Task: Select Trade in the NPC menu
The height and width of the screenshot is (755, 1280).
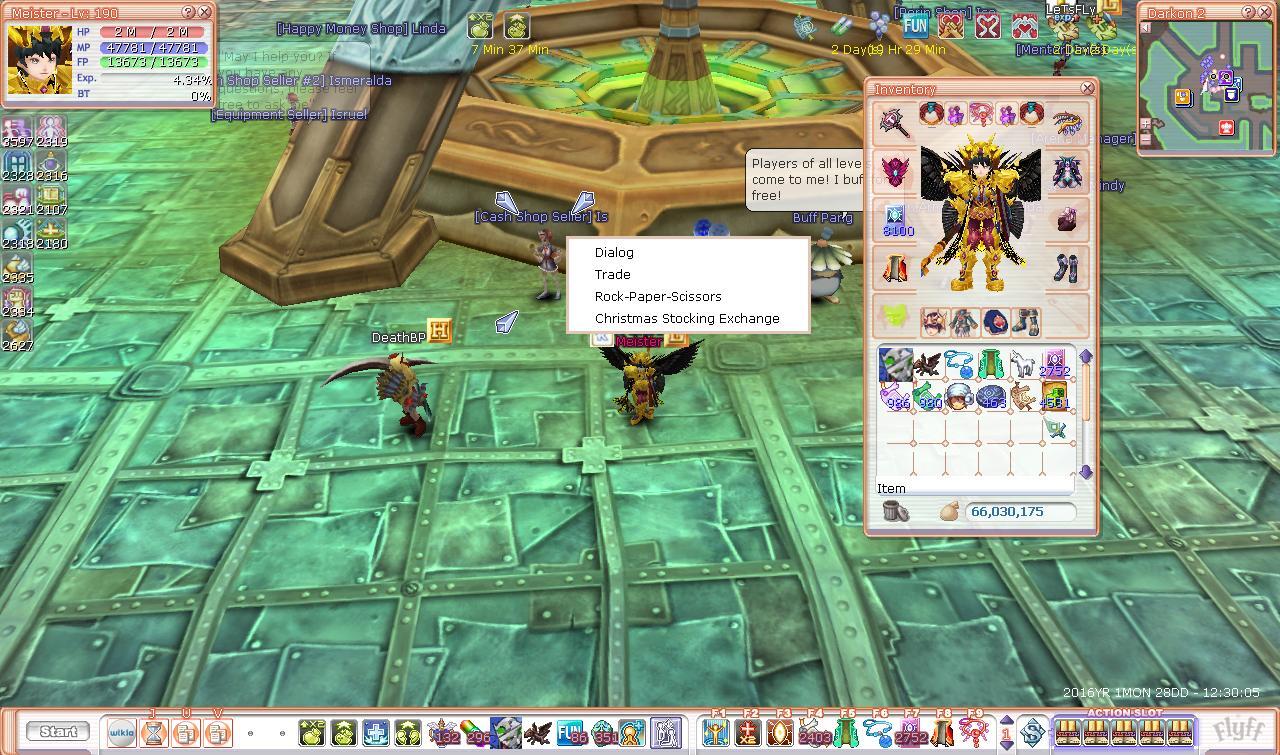Action: point(612,275)
